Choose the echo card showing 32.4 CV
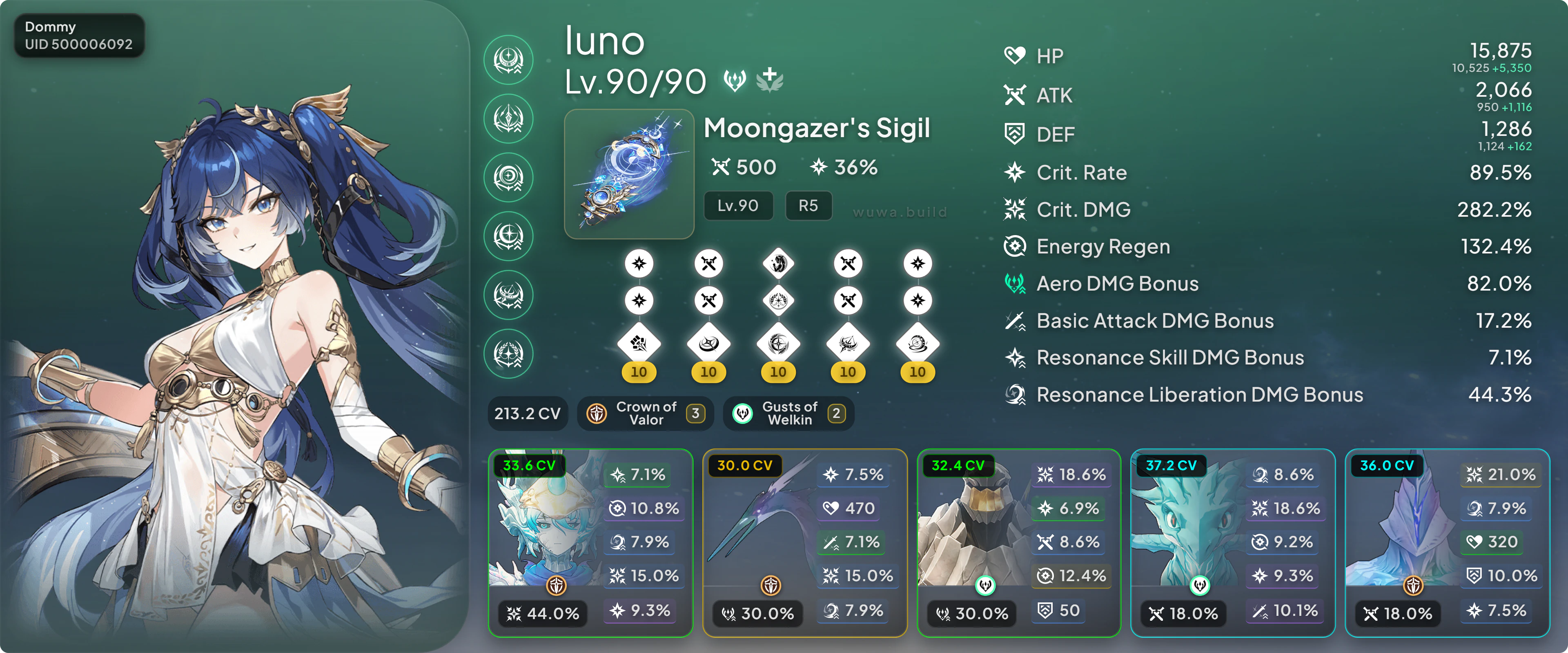Viewport: 1568px width, 653px height. coord(1018,543)
